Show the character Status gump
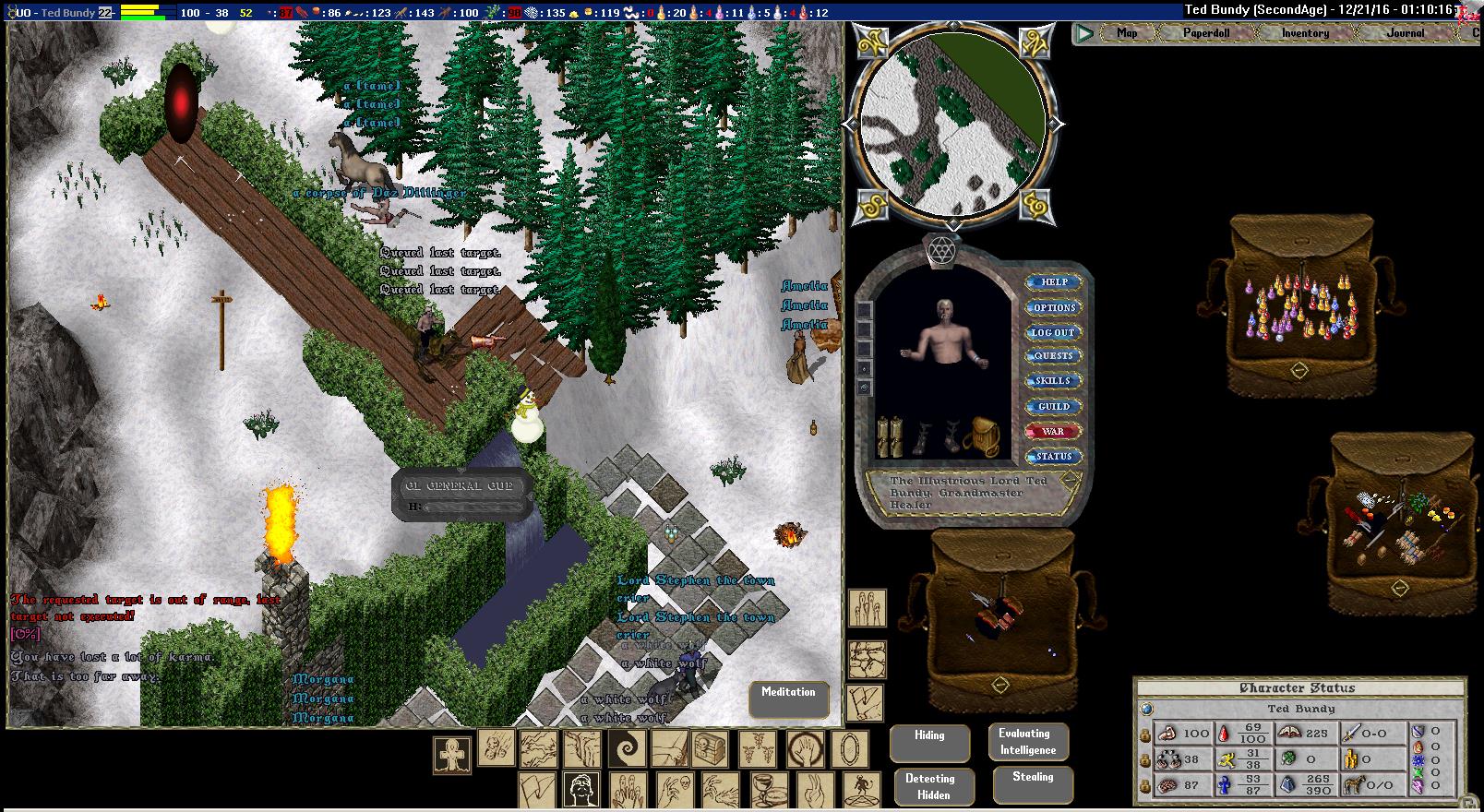 (x=1053, y=456)
